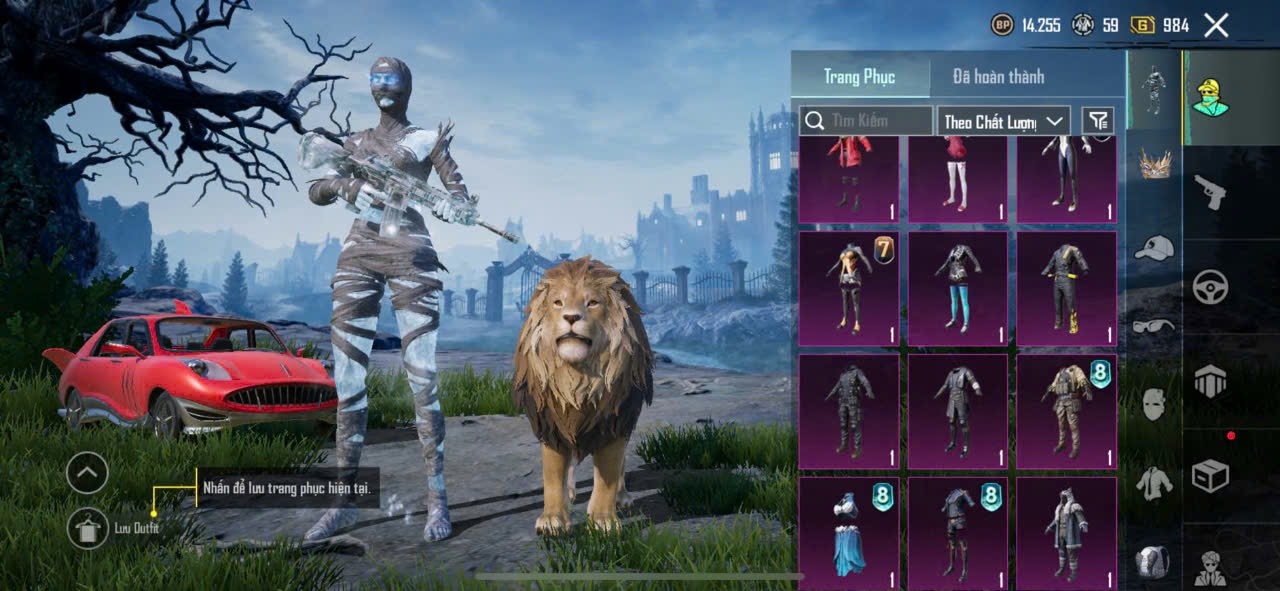Open the Đã hoàn thành tab
The height and width of the screenshot is (591, 1280).
click(998, 76)
